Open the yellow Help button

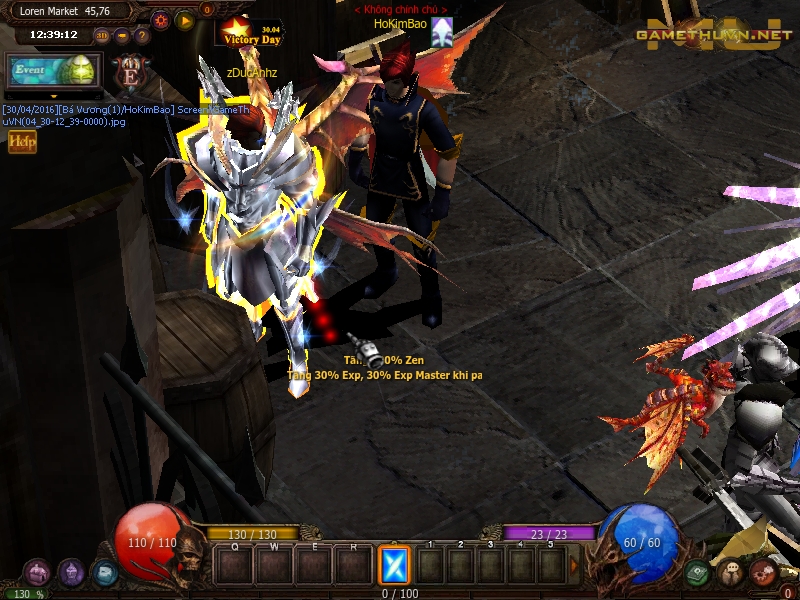[22, 142]
